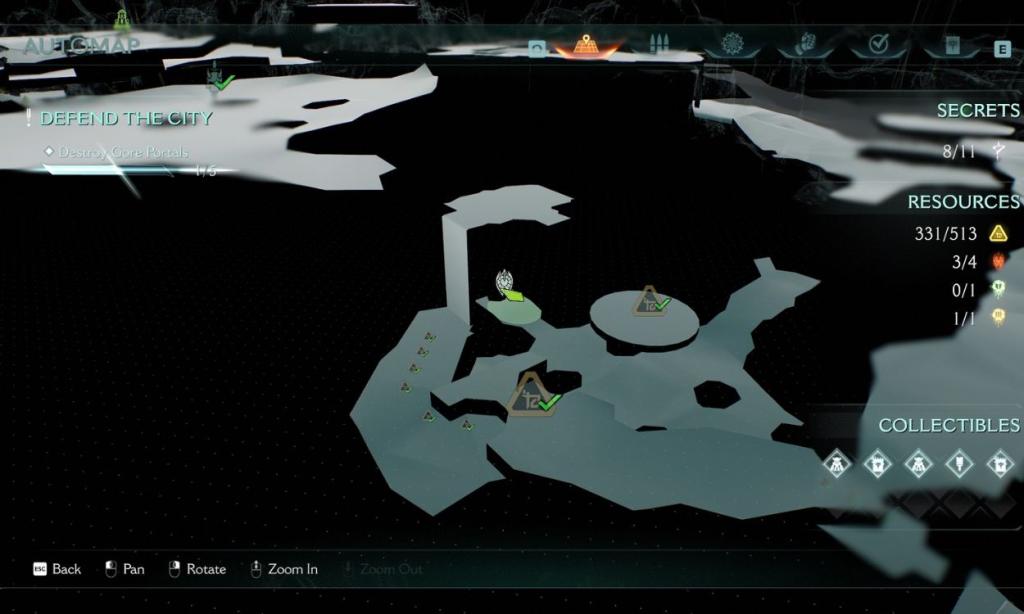
Task: Select the Slayer position marker on map
Action: 507,284
